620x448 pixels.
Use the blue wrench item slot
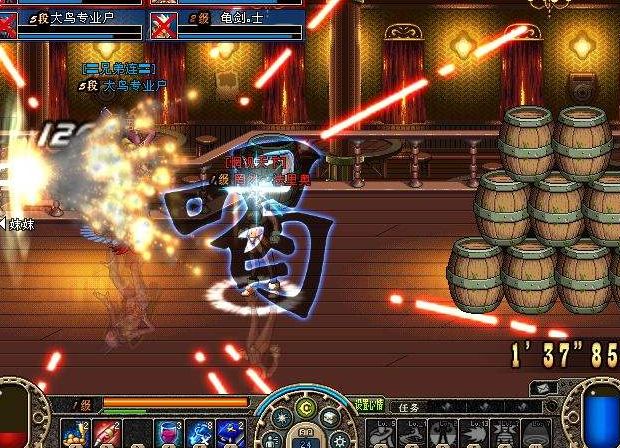point(200,433)
